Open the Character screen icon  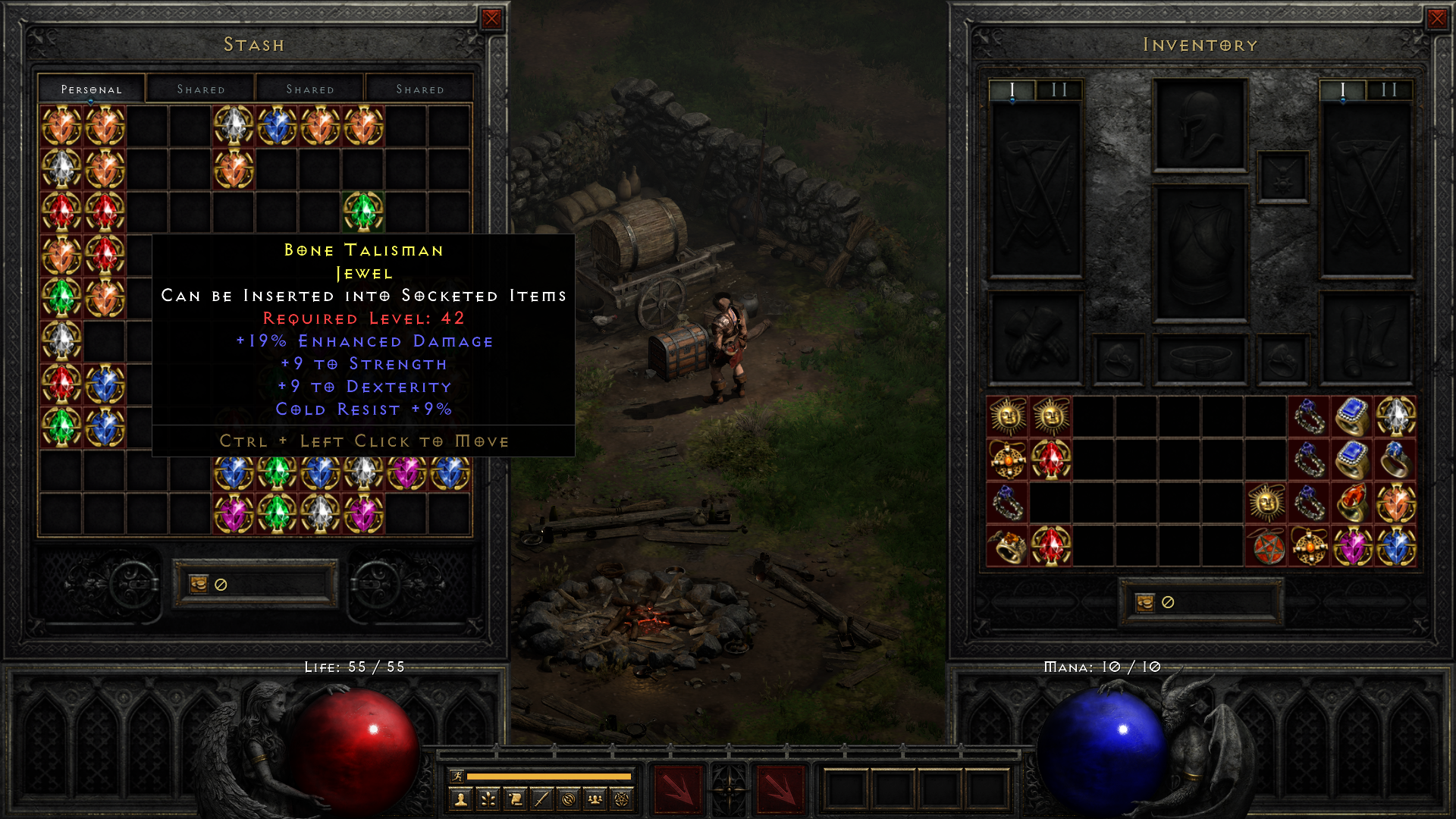[460, 799]
